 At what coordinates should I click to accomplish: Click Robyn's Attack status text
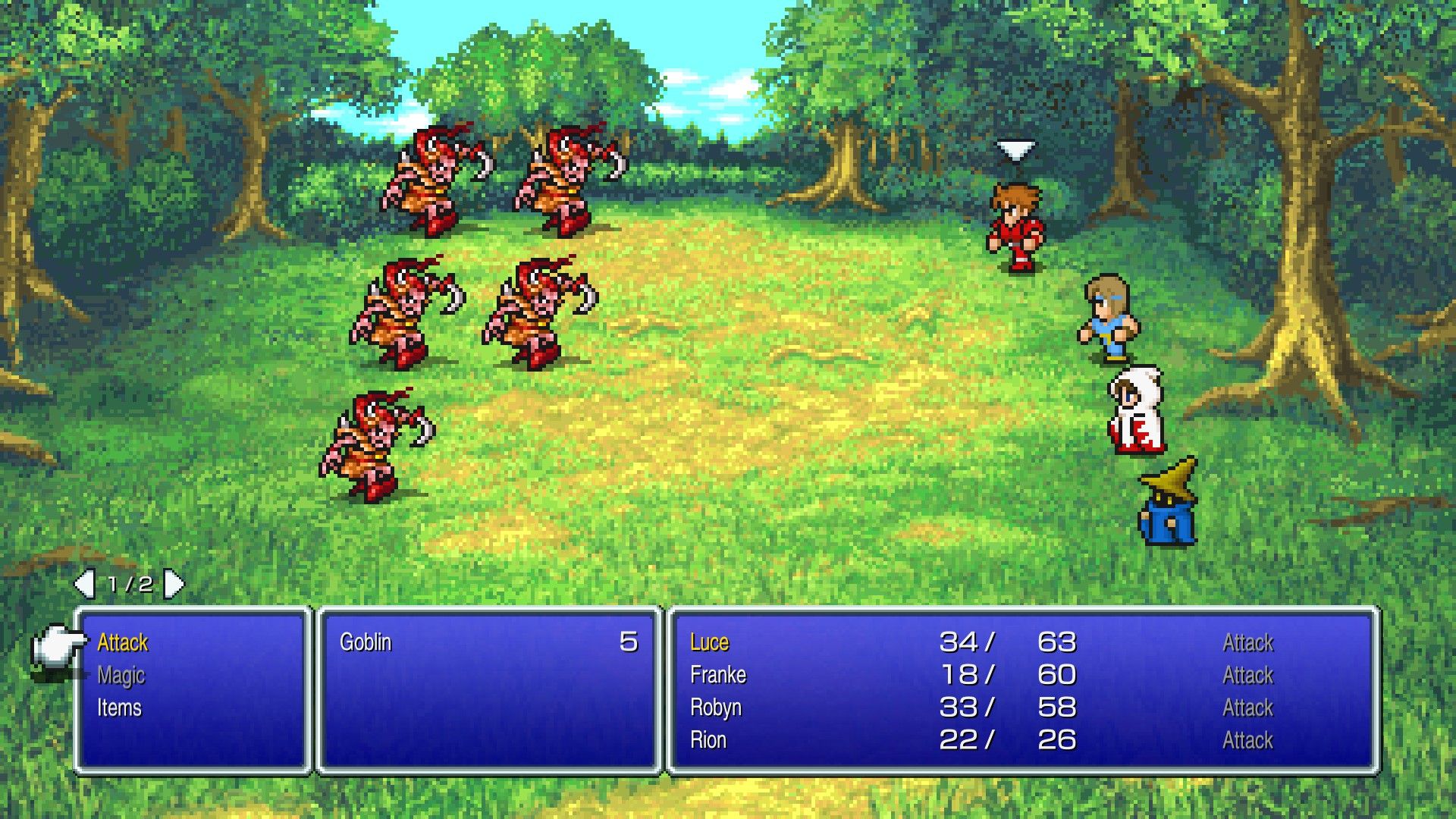[1247, 708]
